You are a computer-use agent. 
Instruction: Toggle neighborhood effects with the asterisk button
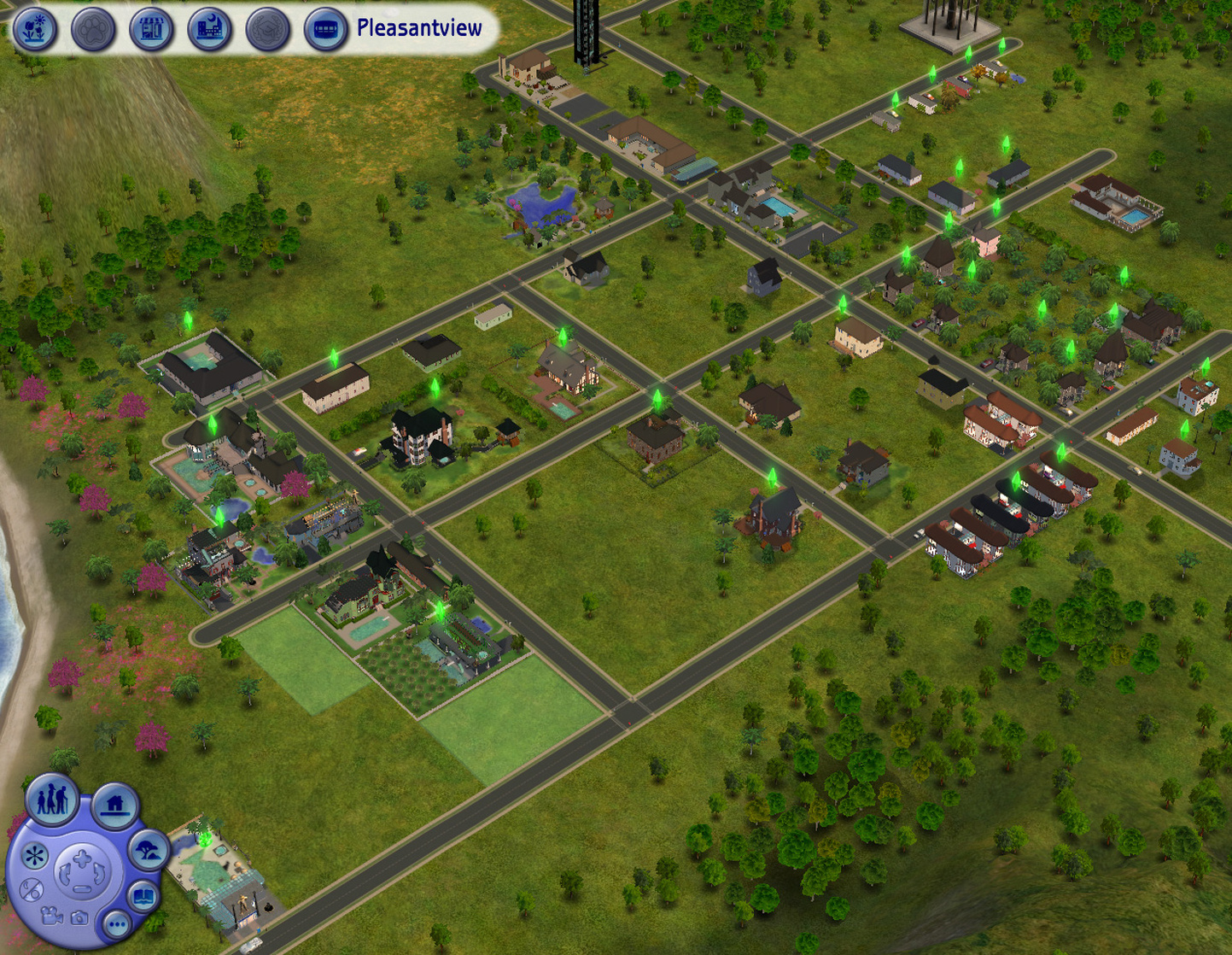[35, 855]
